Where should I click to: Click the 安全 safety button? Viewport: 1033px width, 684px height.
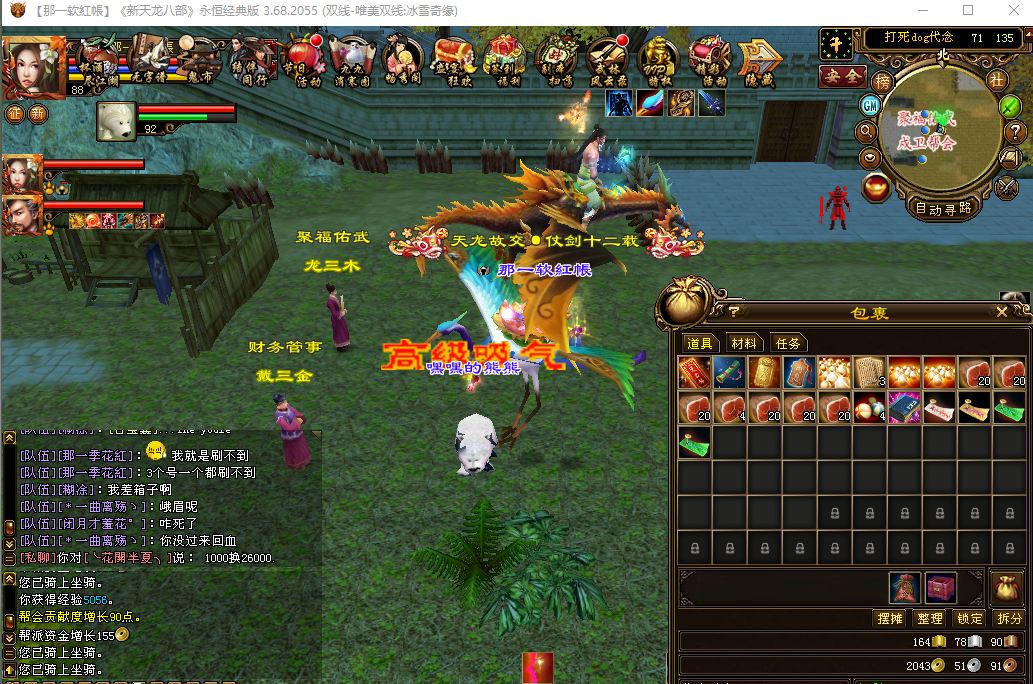coord(842,76)
